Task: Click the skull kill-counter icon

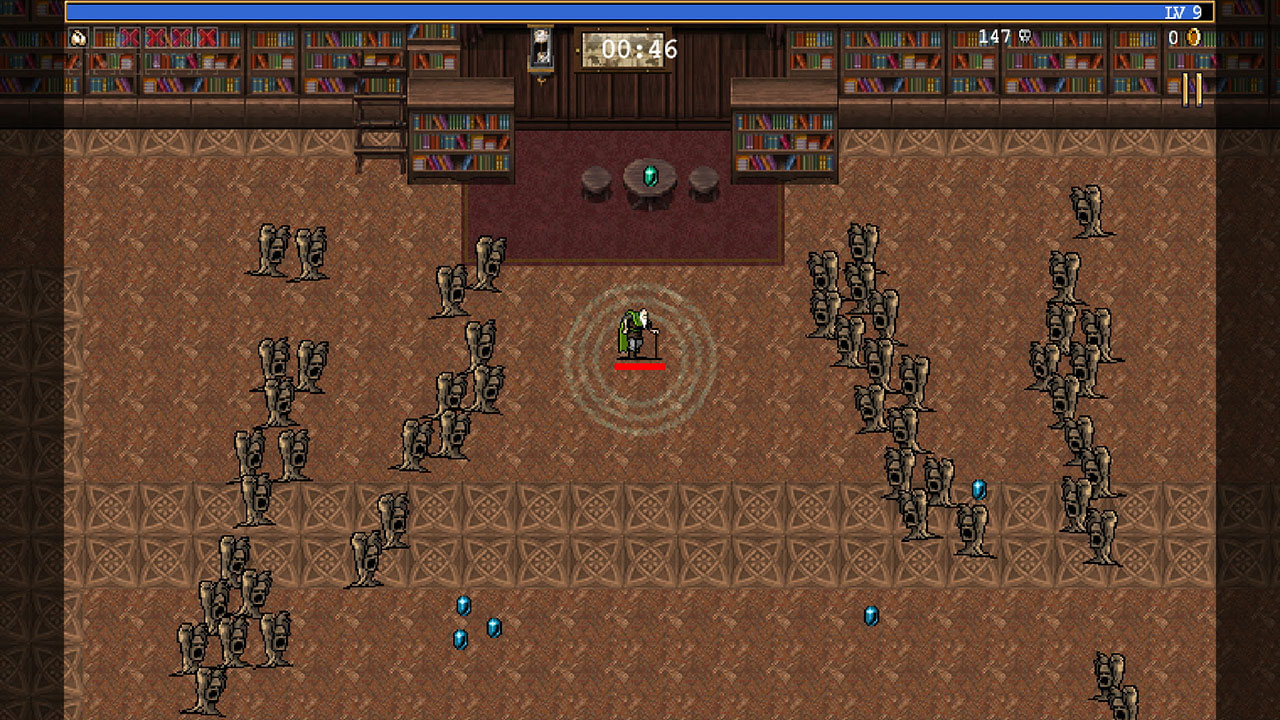Action: [x=1024, y=36]
